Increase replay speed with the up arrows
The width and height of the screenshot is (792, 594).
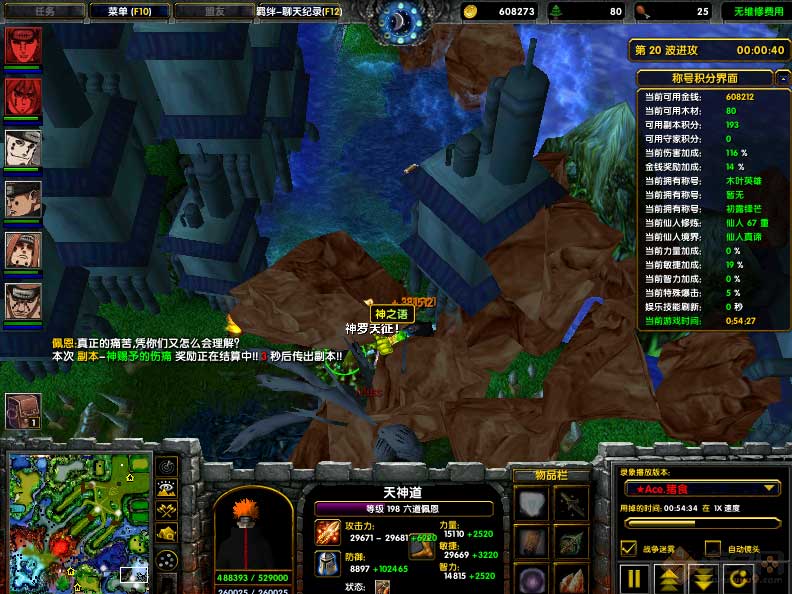(x=668, y=578)
